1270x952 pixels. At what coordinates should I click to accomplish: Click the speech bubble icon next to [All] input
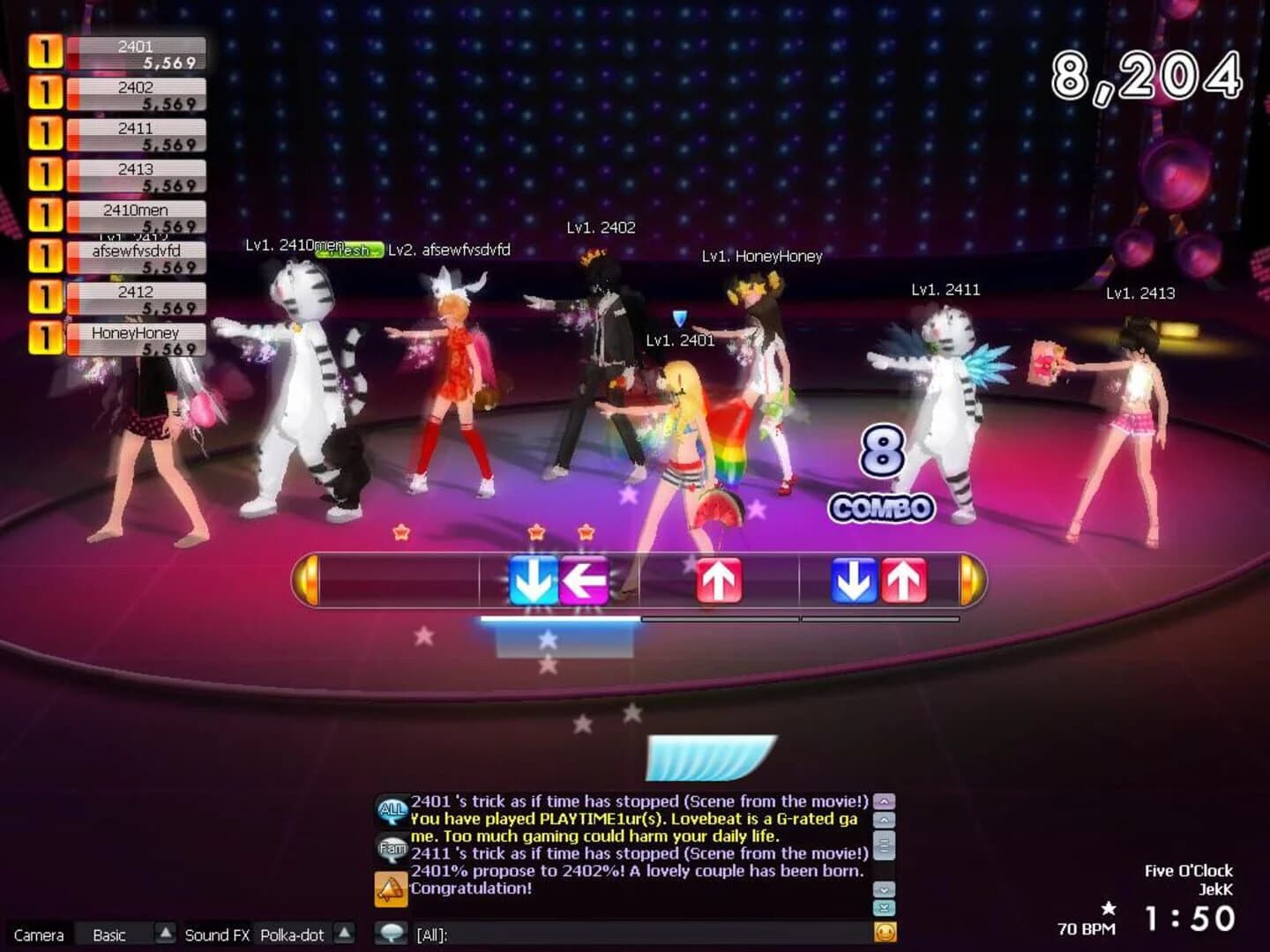point(390,932)
